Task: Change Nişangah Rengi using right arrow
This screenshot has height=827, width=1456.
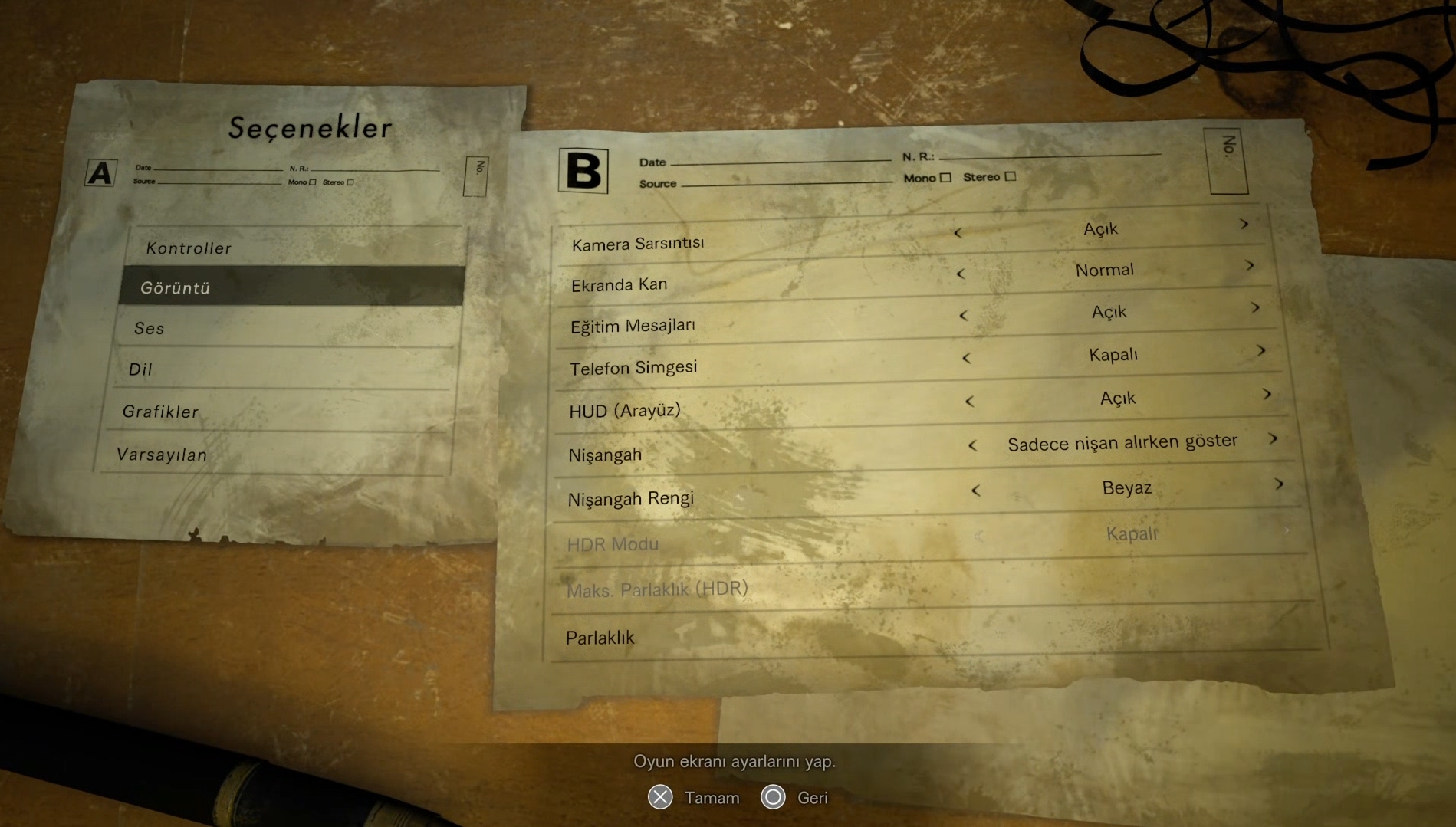Action: (1279, 484)
